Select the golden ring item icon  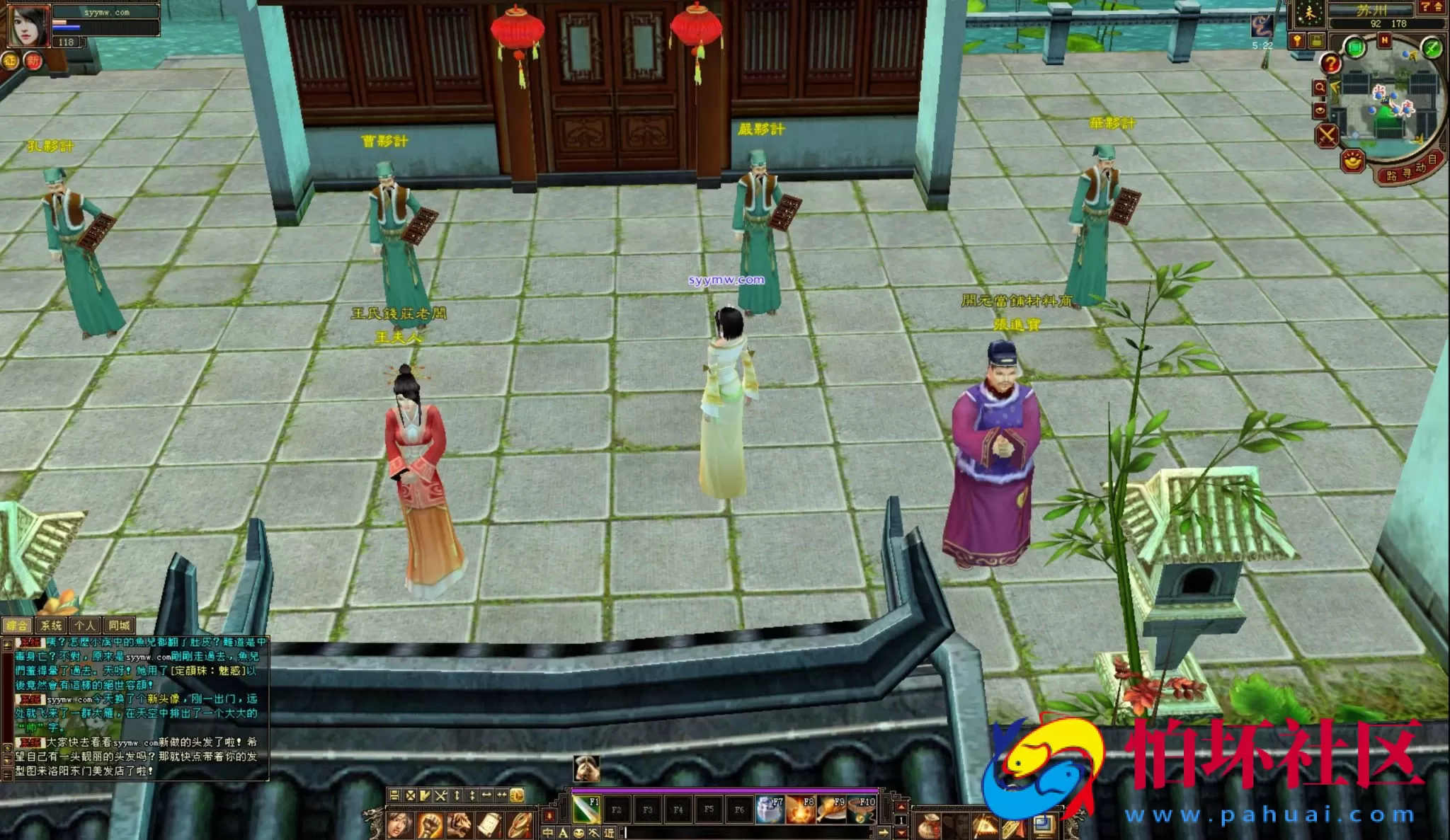point(518,827)
